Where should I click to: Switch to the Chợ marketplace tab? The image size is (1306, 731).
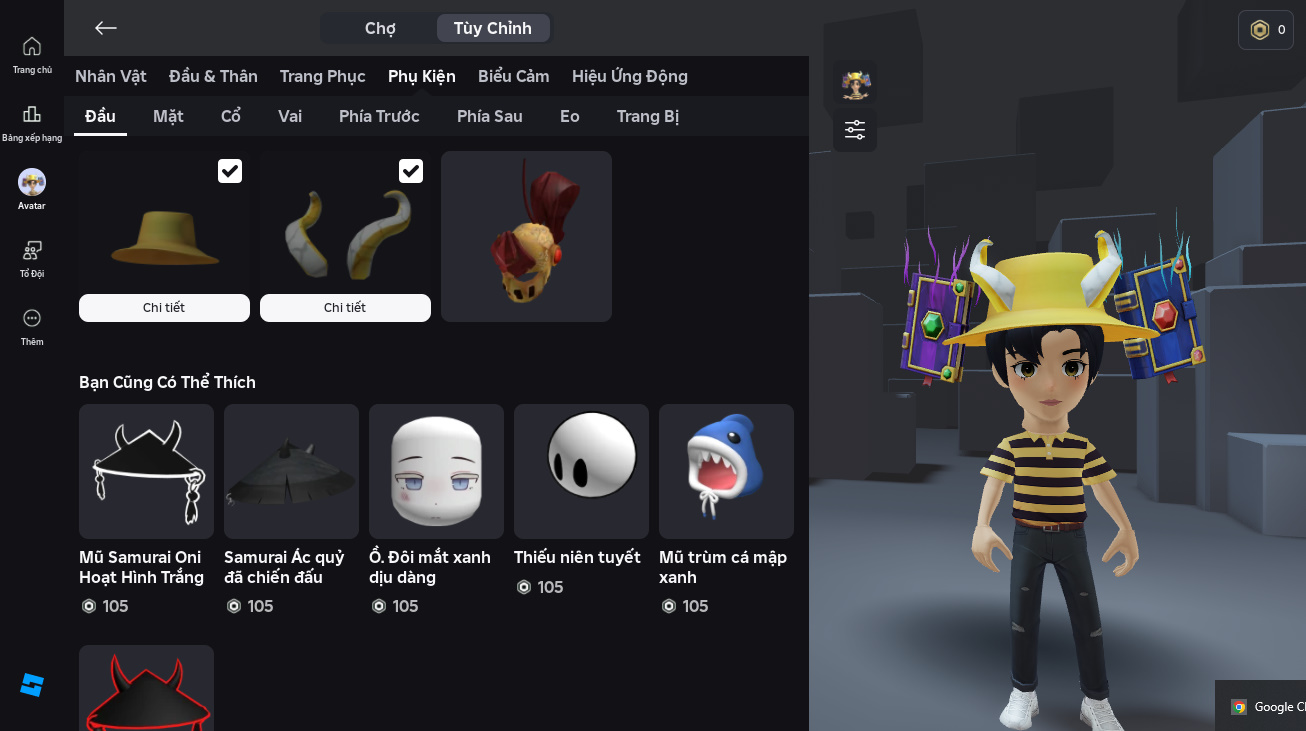pyautogui.click(x=380, y=28)
